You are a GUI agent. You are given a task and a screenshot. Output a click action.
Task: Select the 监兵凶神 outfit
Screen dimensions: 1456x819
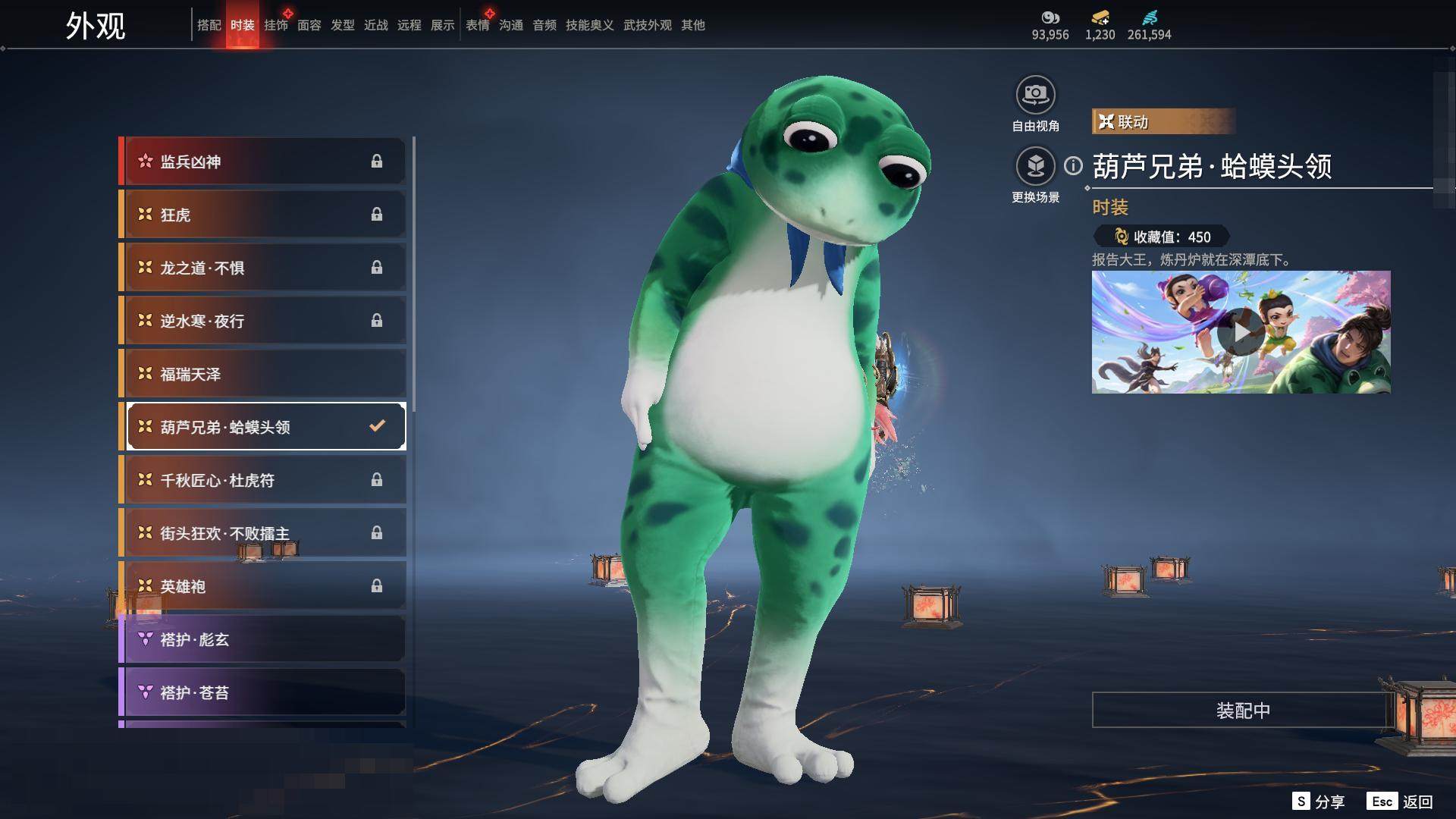point(262,162)
